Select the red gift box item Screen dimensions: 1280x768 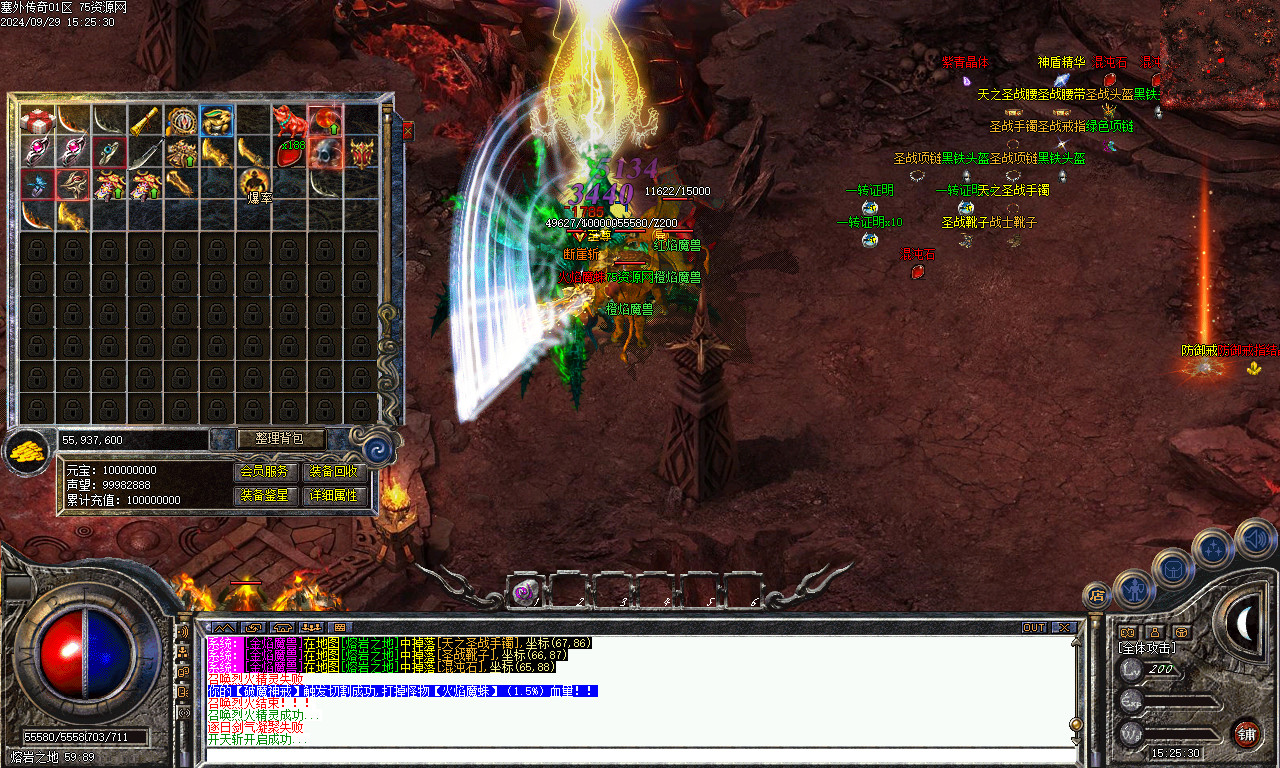click(38, 121)
